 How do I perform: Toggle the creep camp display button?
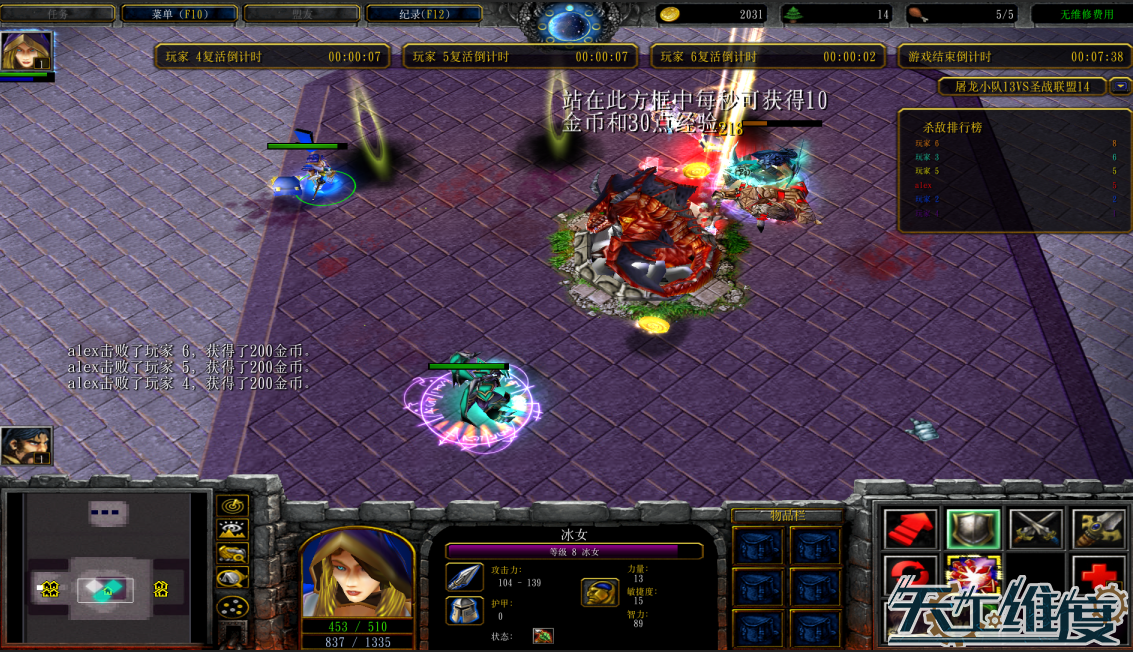(x=233, y=578)
